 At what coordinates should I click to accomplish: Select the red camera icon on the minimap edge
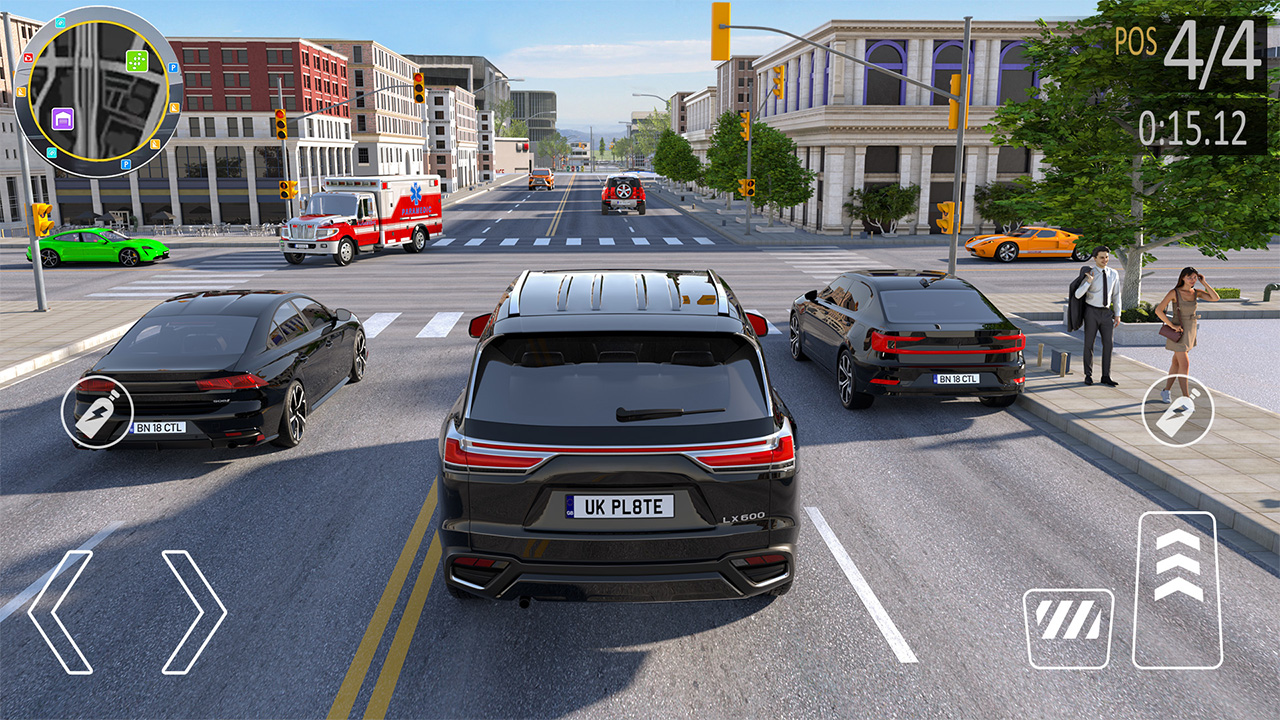[29, 58]
